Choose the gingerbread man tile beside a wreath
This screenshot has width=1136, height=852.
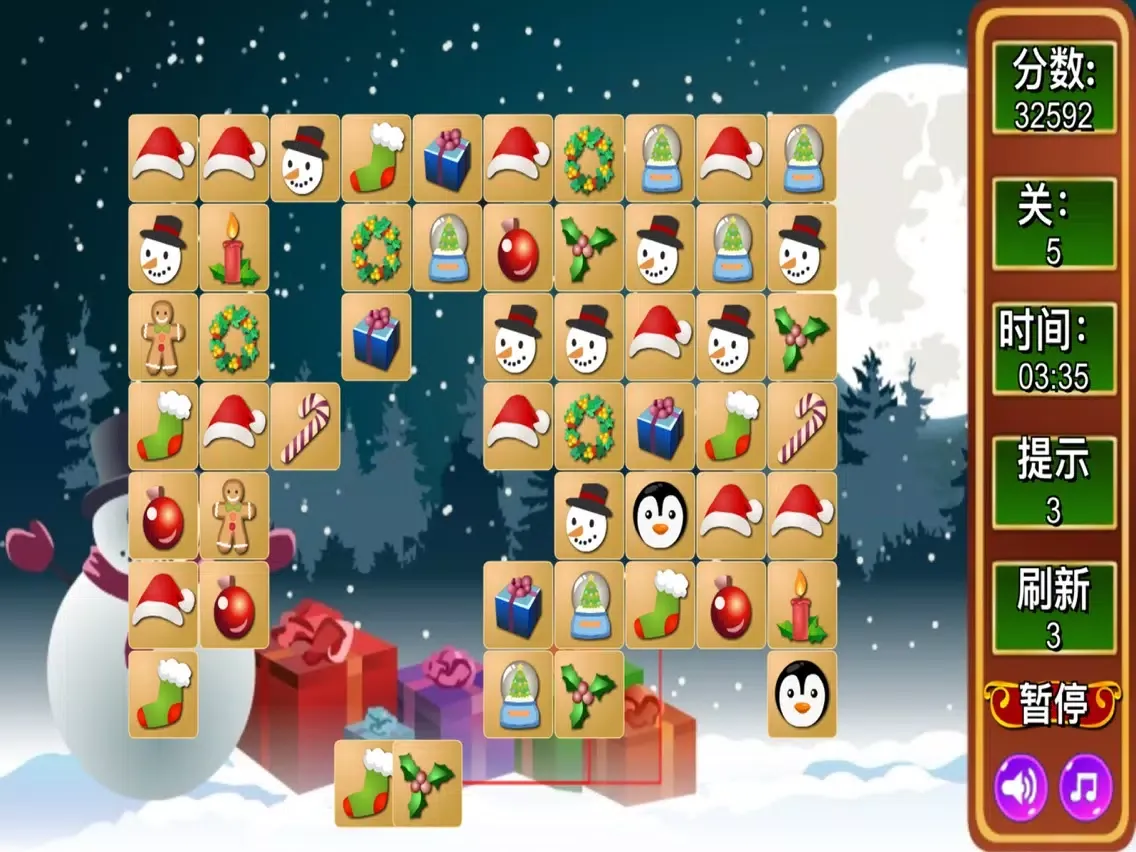coord(163,336)
